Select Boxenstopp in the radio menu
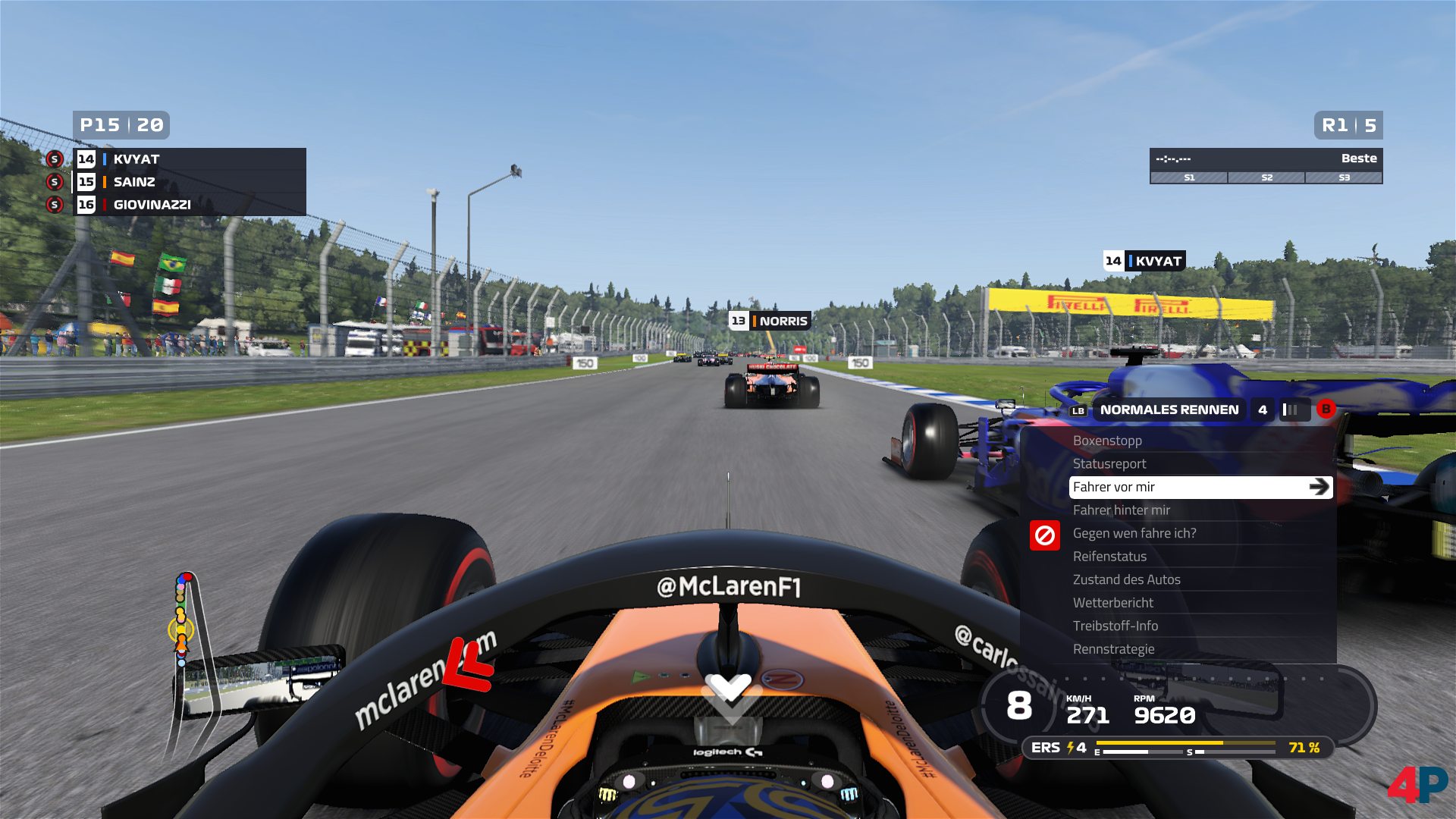The width and height of the screenshot is (1456, 819). pos(1107,441)
